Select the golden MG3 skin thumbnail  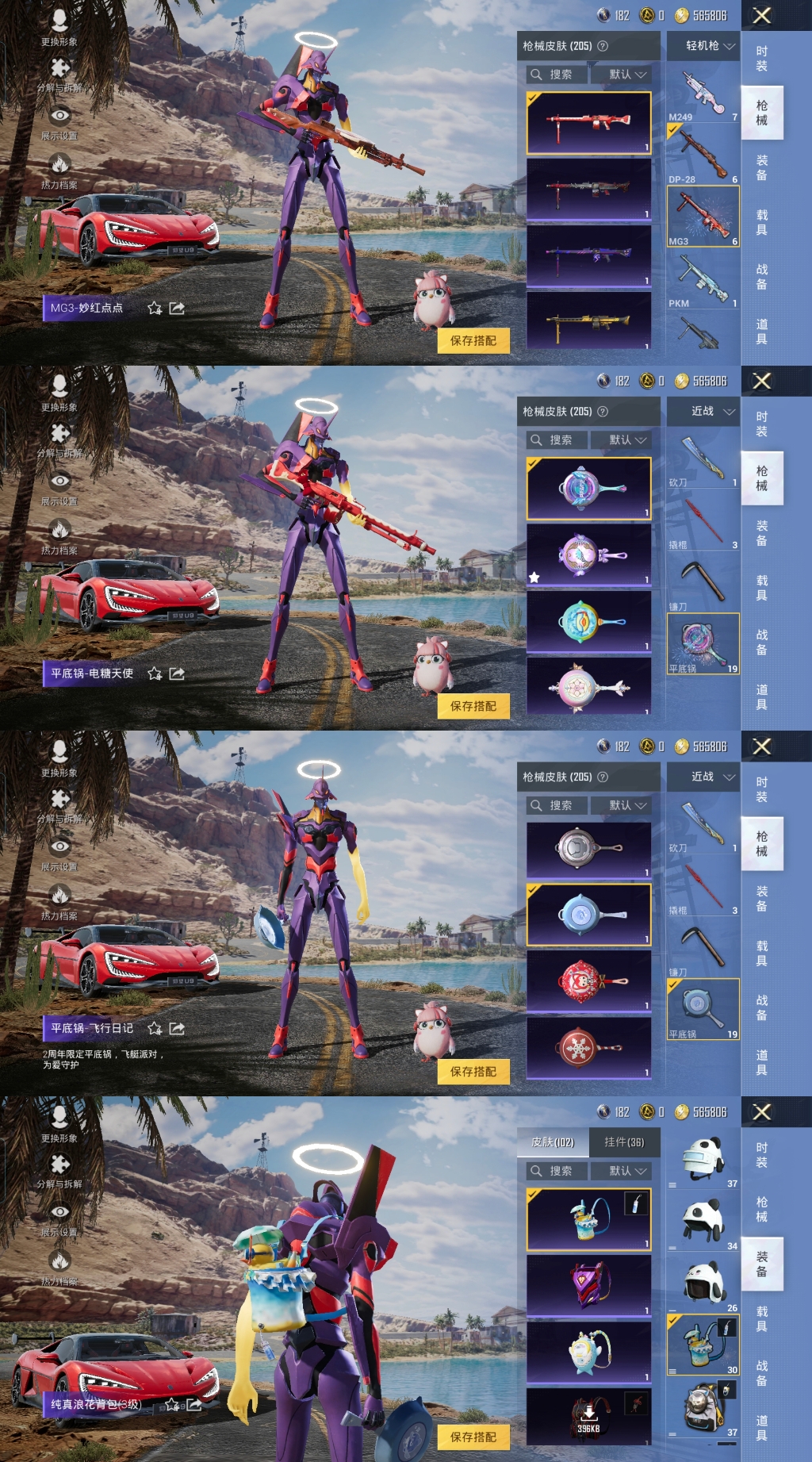[588, 320]
